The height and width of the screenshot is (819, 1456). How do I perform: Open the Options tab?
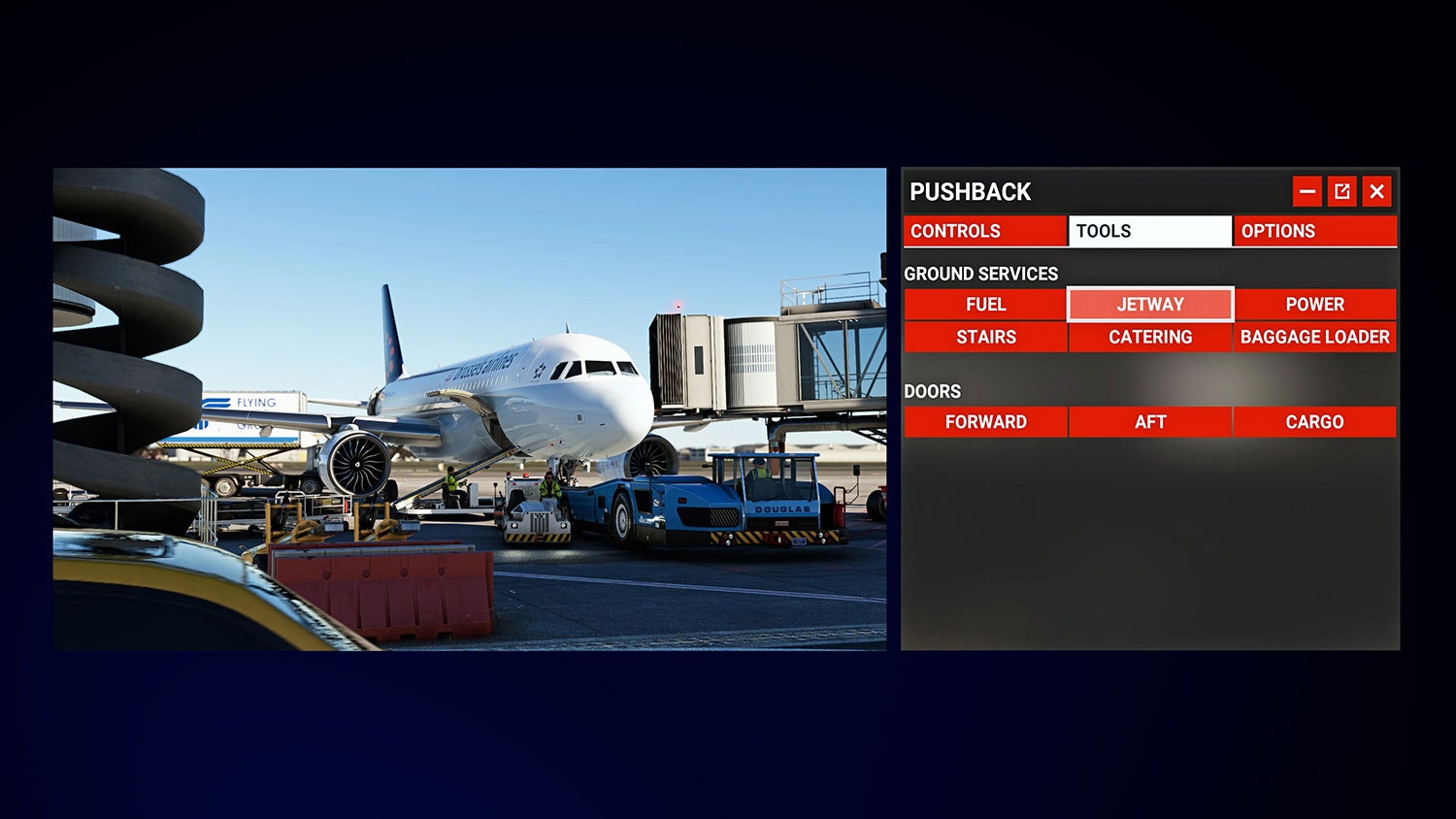1314,231
